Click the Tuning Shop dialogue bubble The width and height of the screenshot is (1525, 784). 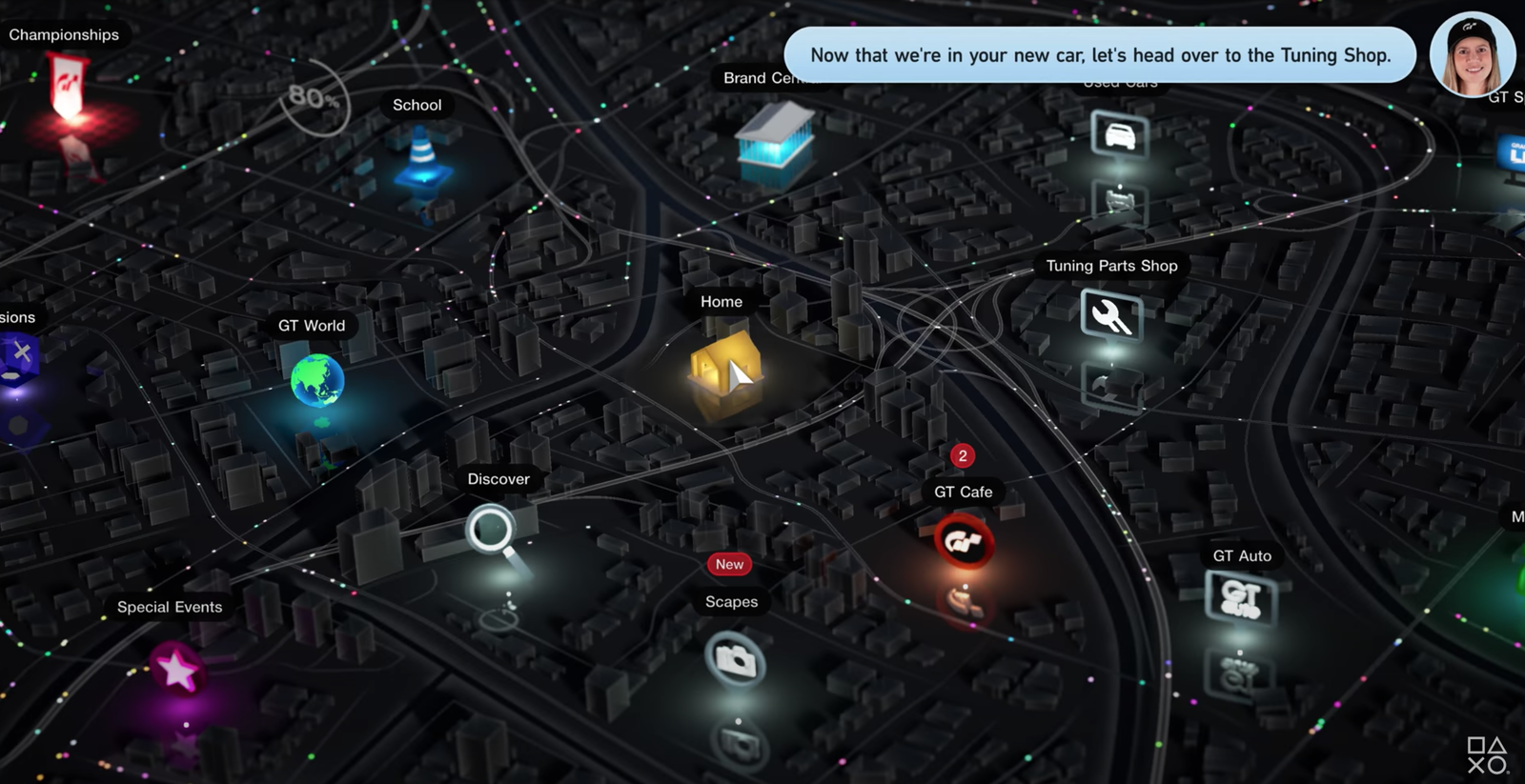pyautogui.click(x=1100, y=55)
